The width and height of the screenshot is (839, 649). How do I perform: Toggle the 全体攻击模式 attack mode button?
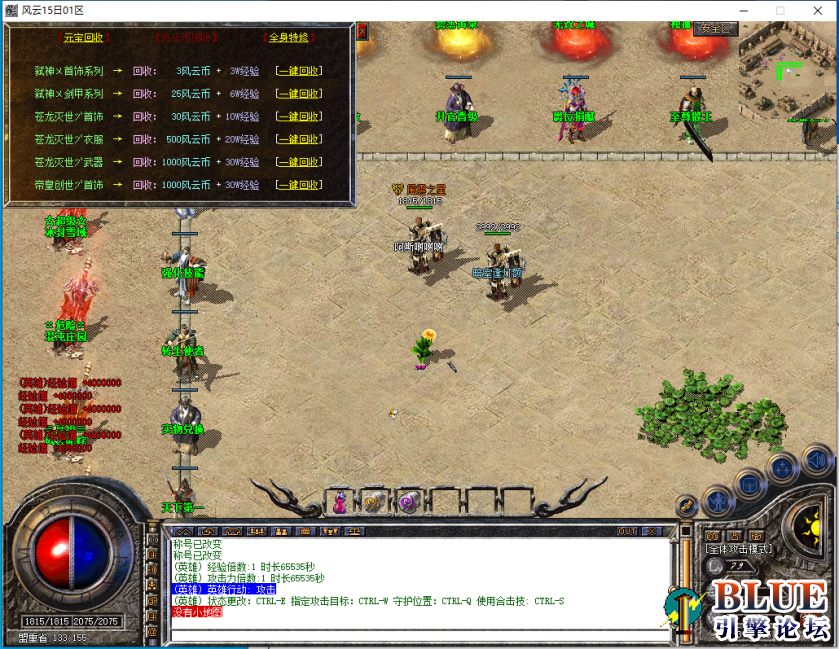tap(737, 549)
